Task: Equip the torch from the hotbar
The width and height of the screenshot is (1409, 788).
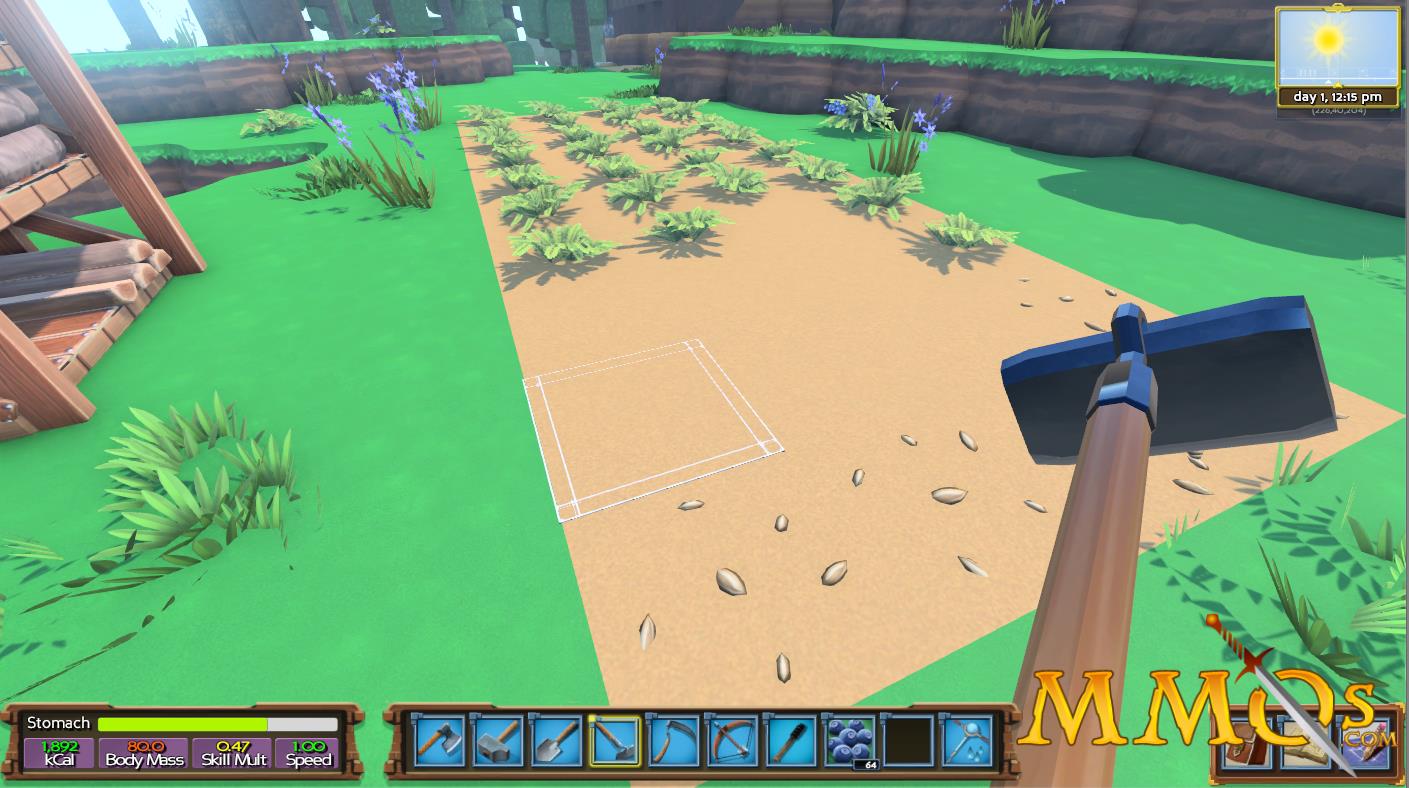Action: (x=788, y=741)
